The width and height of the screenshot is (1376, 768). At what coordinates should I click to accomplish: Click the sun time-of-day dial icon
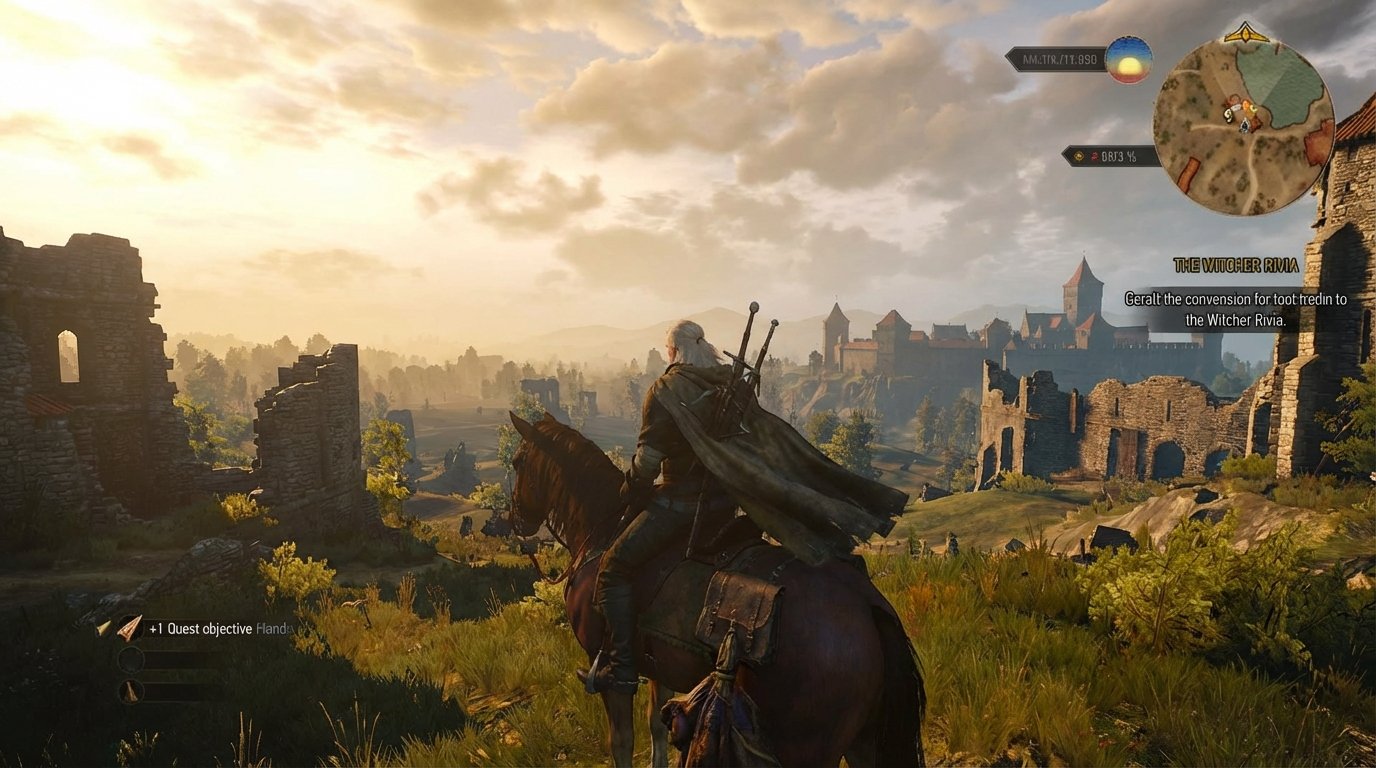[x=1128, y=61]
